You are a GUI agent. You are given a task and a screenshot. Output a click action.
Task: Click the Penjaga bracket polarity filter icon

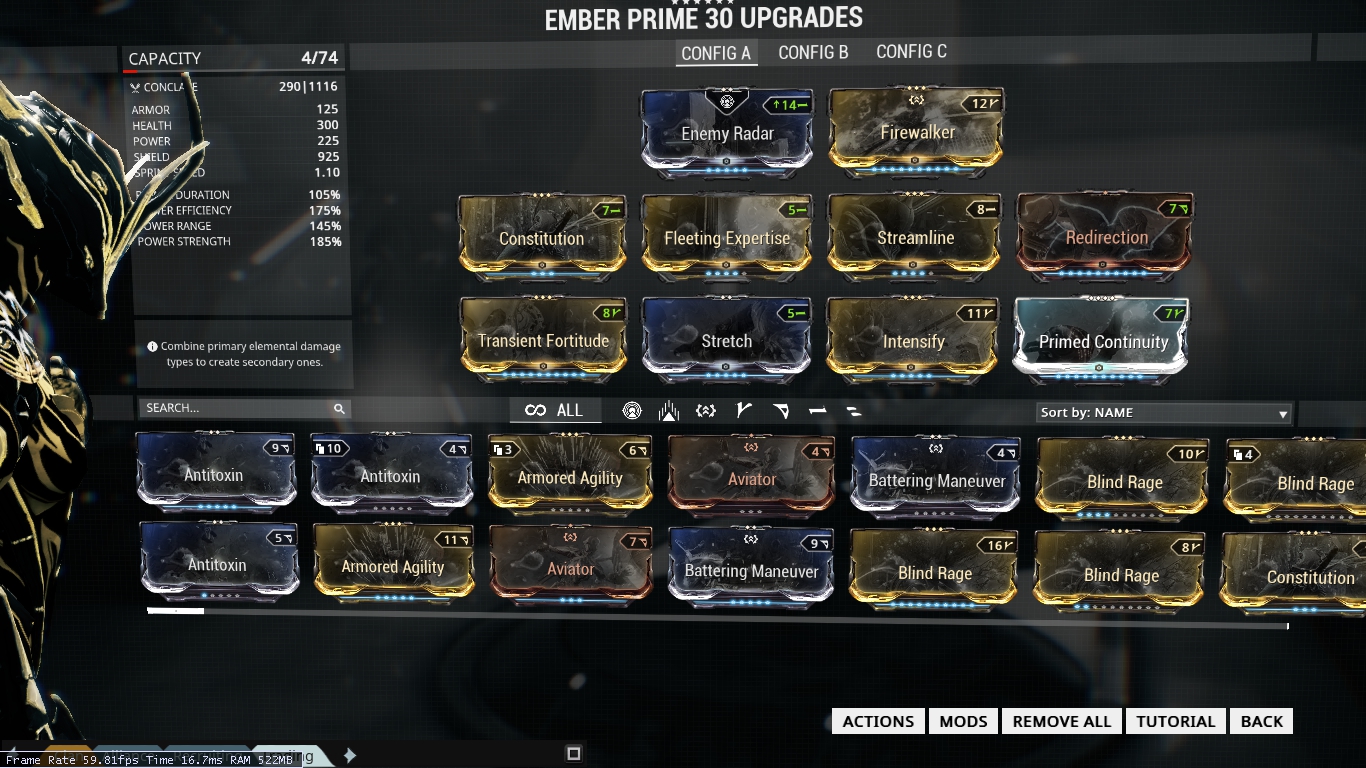tap(705, 410)
